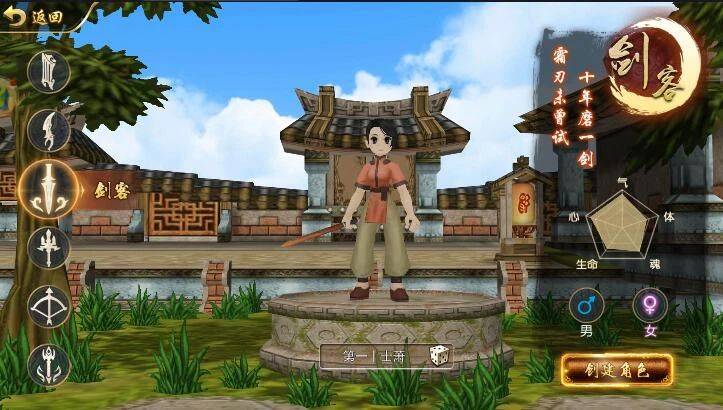Pick the trident-shaped weapon class icon
Image resolution: width=723 pixels, height=410 pixels.
[x=48, y=247]
